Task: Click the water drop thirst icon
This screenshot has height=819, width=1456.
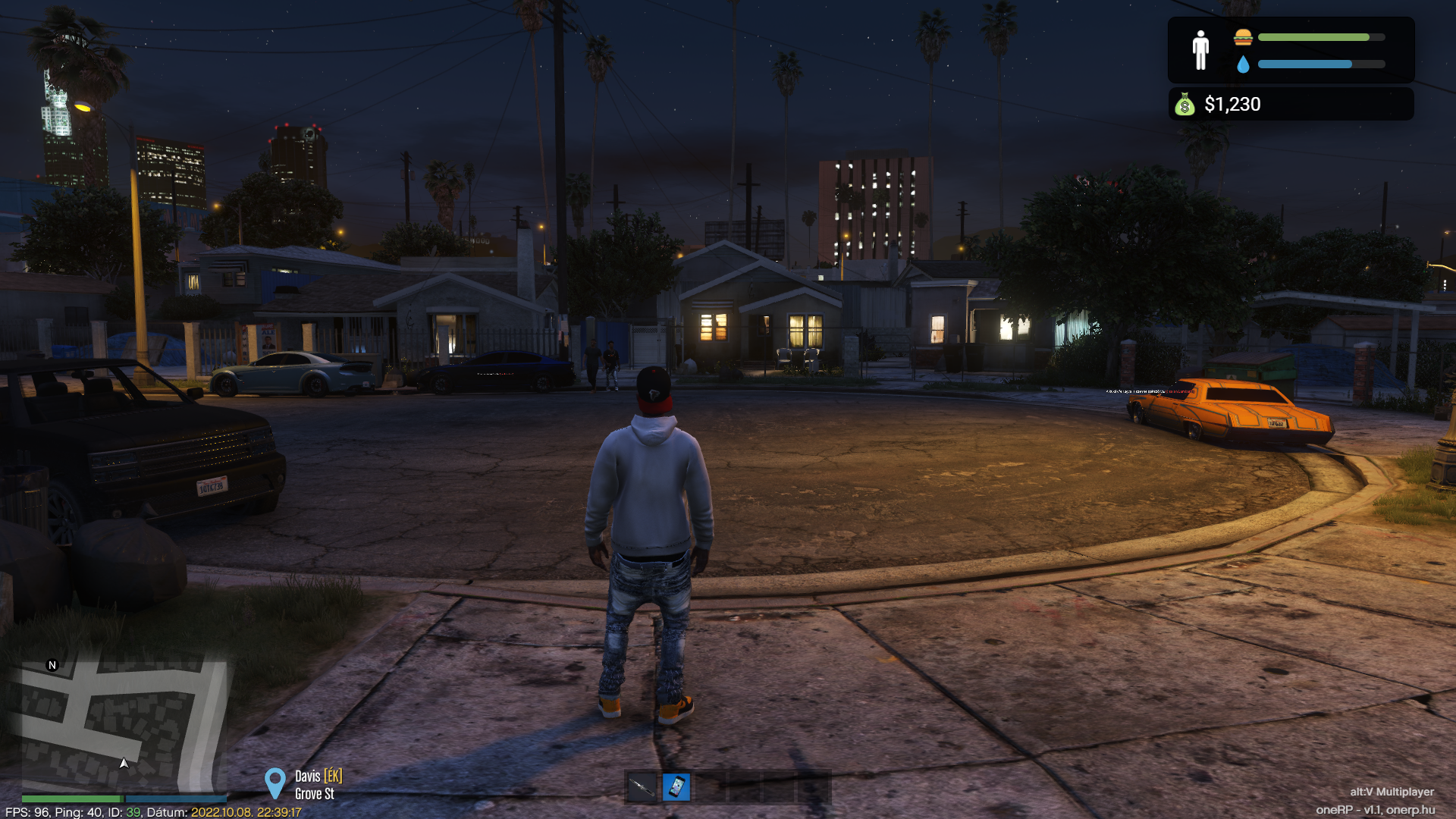Action: (1243, 64)
